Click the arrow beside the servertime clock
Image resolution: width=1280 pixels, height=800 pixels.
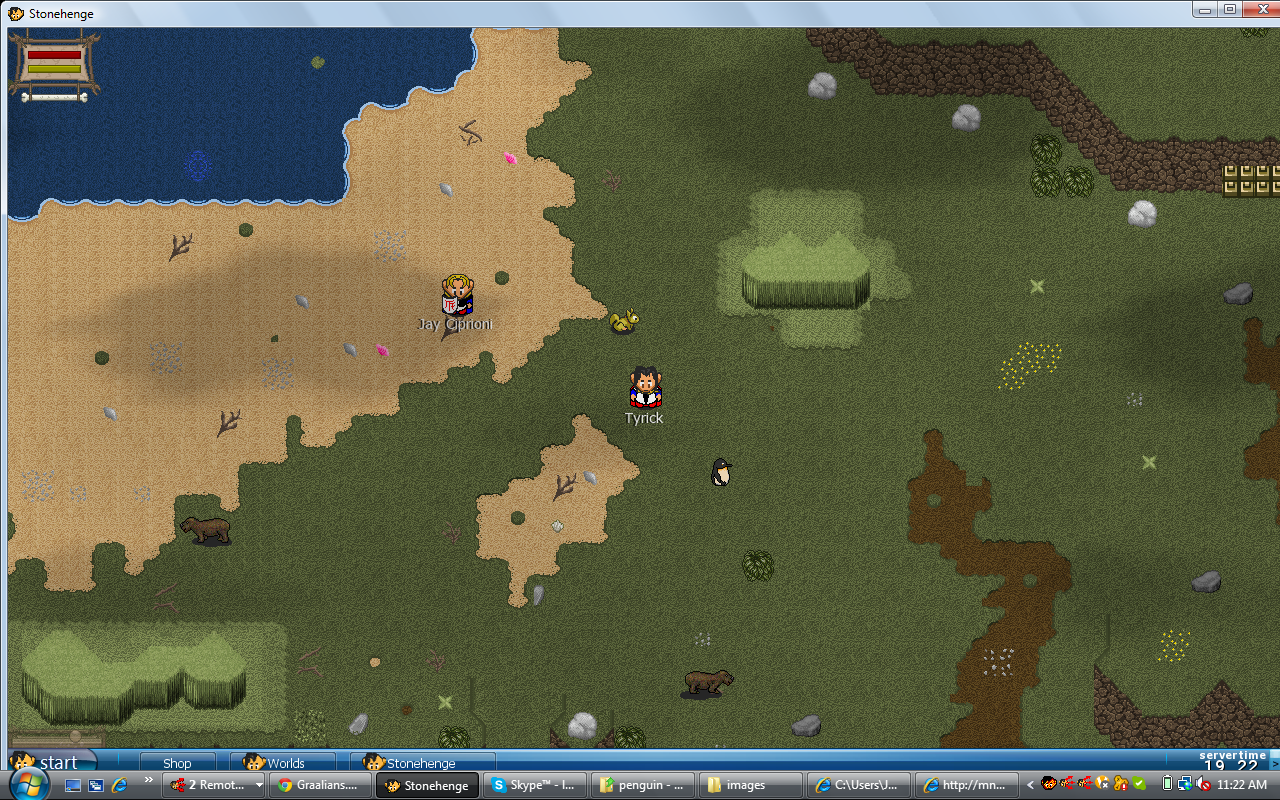1272,763
